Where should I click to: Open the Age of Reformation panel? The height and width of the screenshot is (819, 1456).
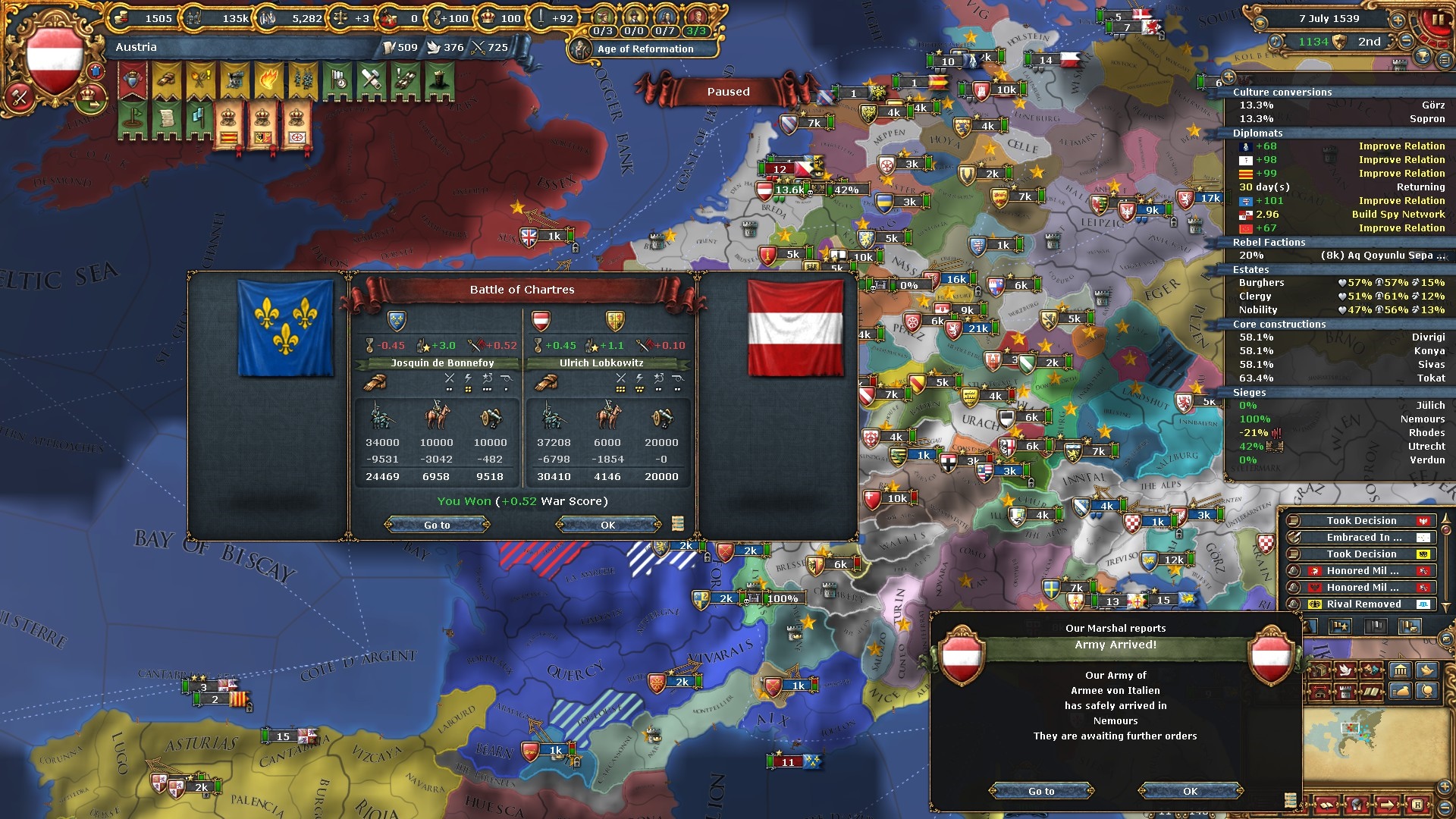pos(644,49)
